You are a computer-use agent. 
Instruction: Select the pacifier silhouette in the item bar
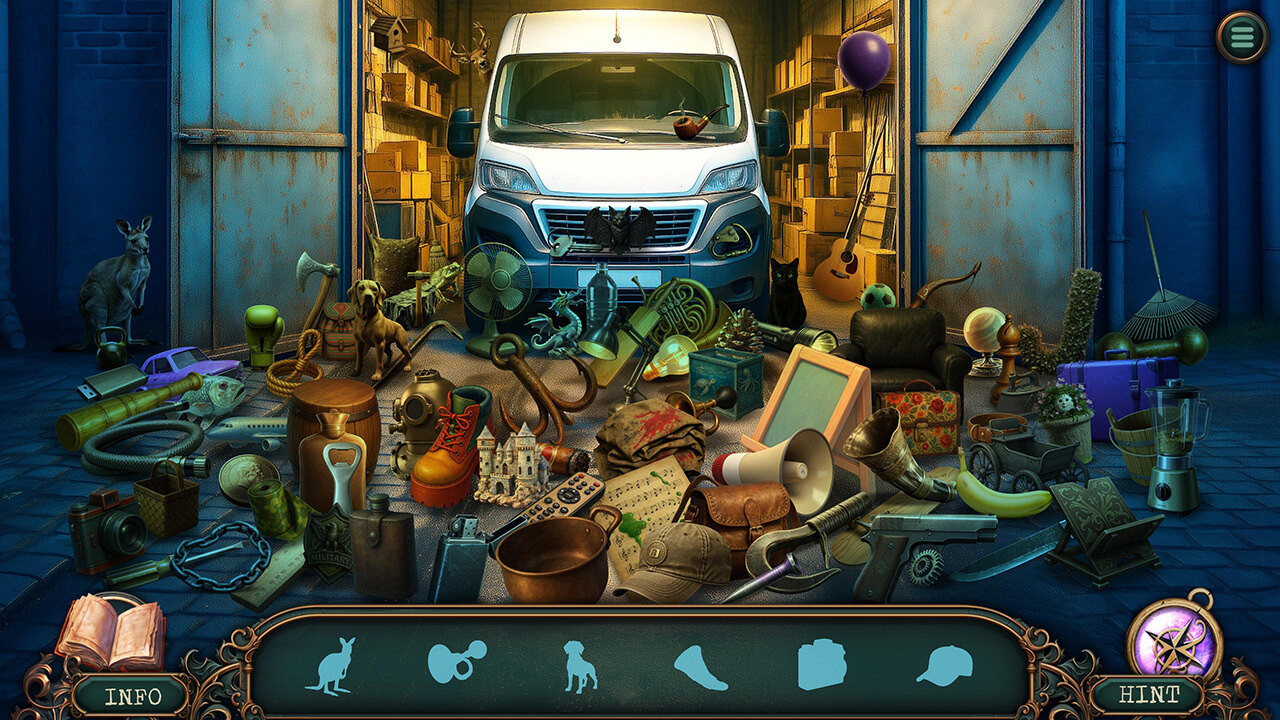tap(456, 661)
